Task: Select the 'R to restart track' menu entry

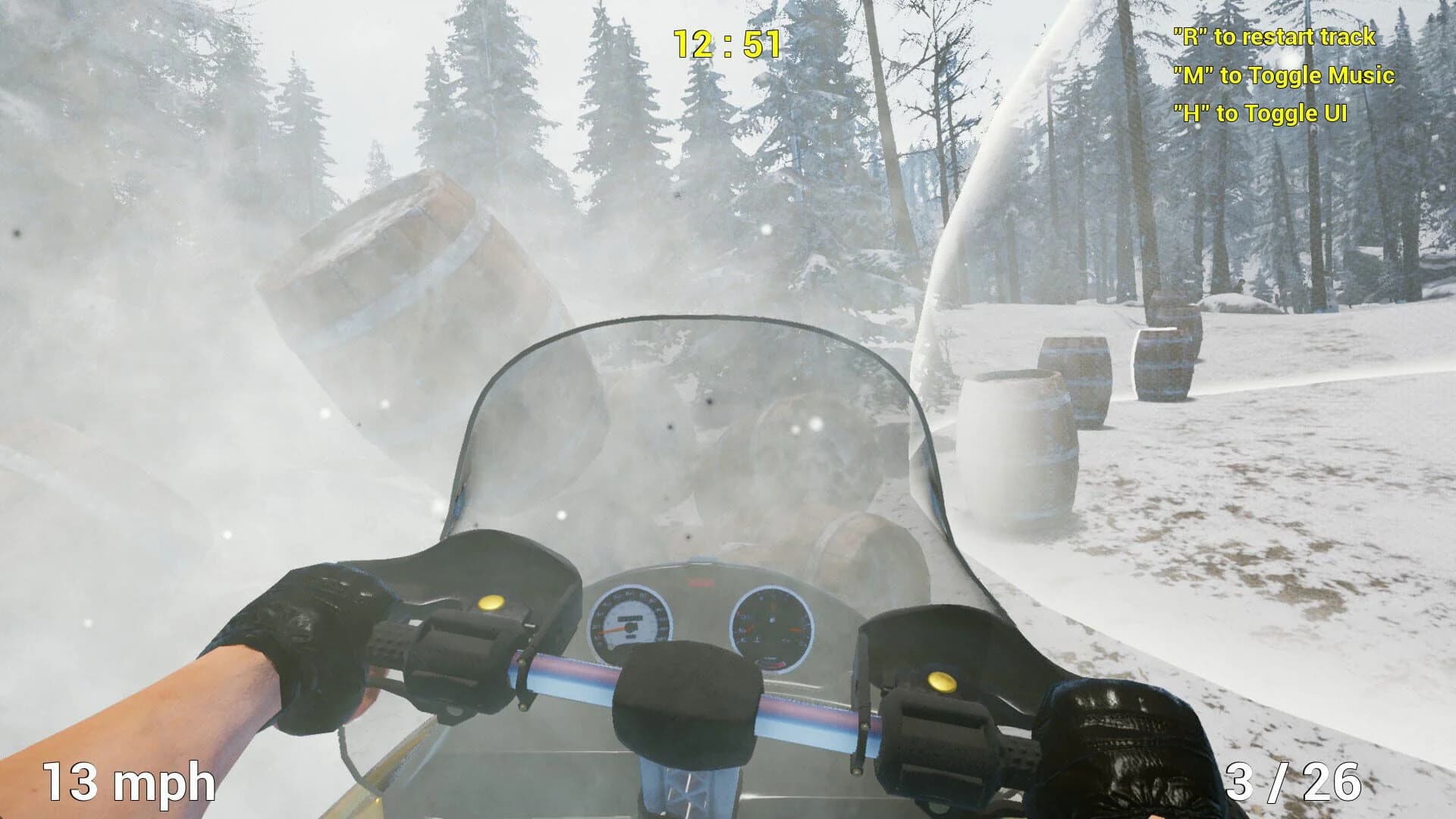Action: 1276,34
